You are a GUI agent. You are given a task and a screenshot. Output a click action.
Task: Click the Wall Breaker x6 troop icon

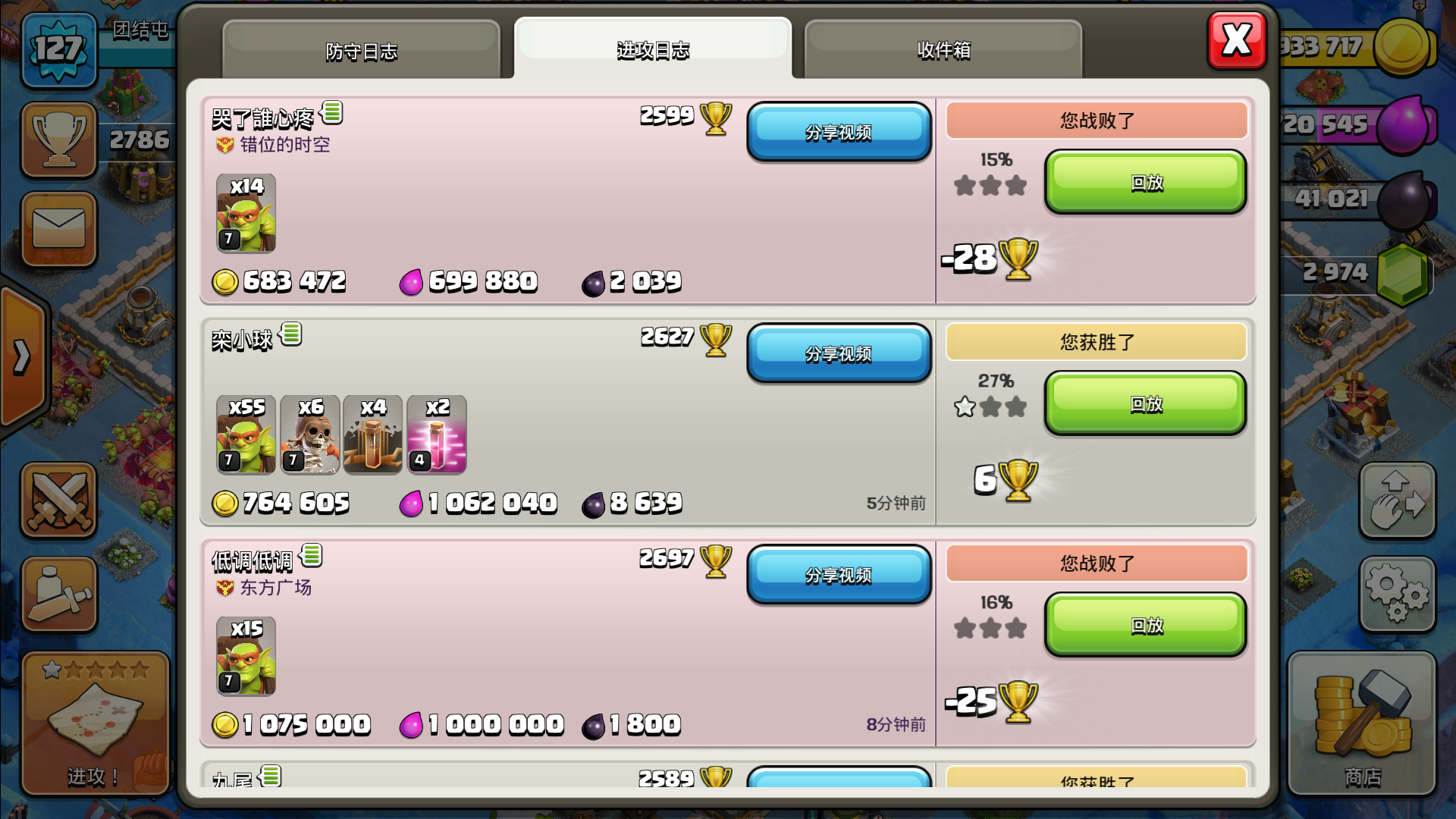(x=309, y=435)
